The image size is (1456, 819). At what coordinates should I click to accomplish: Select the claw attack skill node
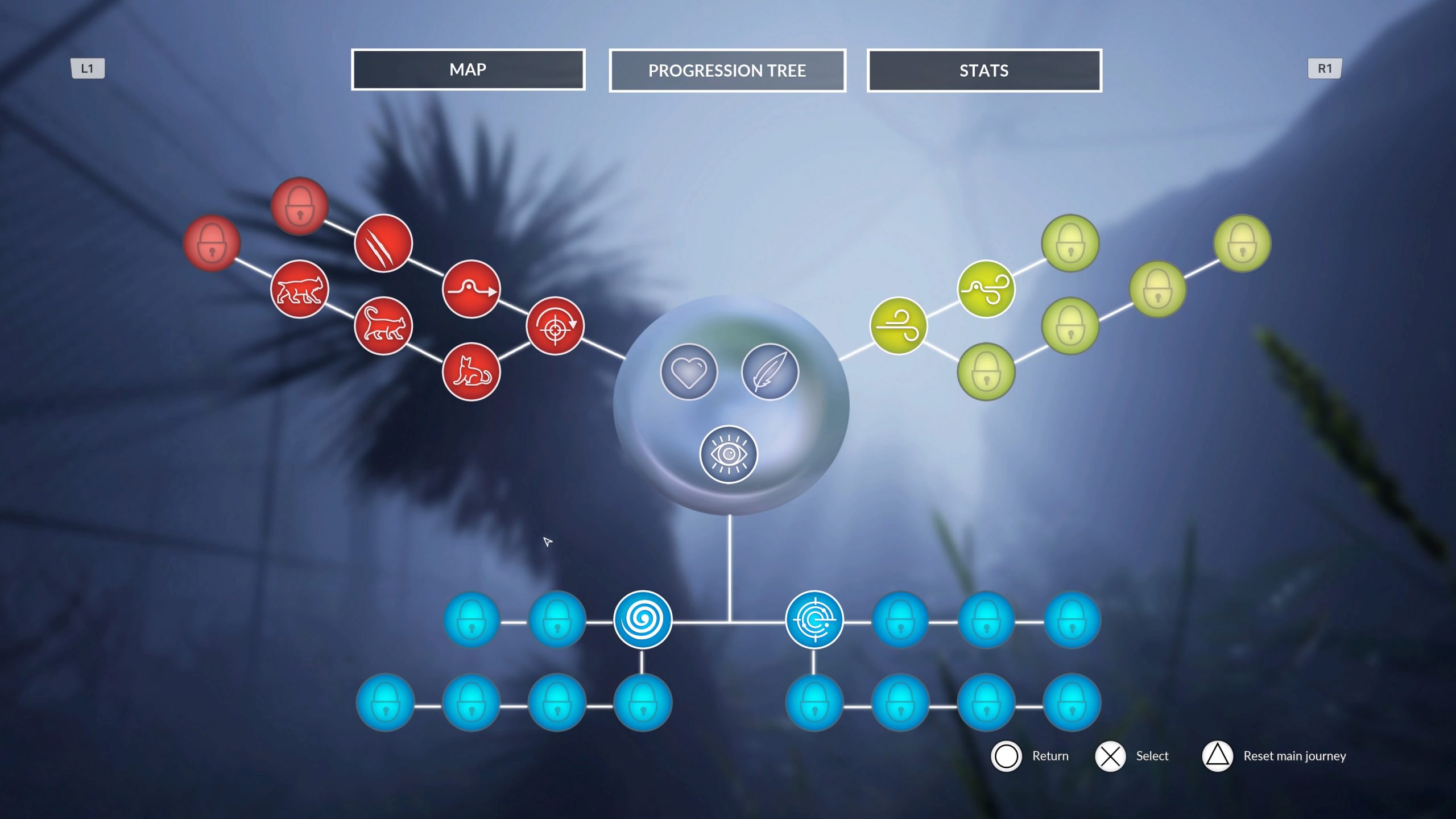(x=384, y=243)
